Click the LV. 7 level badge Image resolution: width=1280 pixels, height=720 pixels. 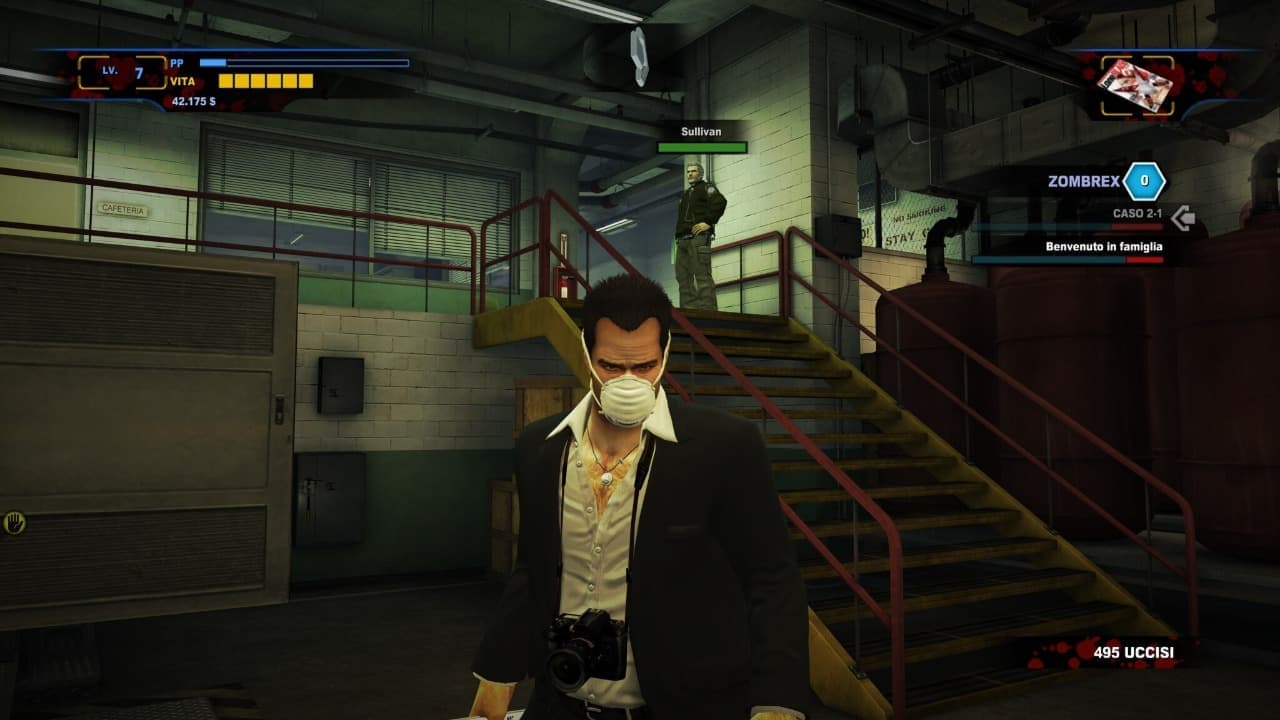[x=122, y=72]
